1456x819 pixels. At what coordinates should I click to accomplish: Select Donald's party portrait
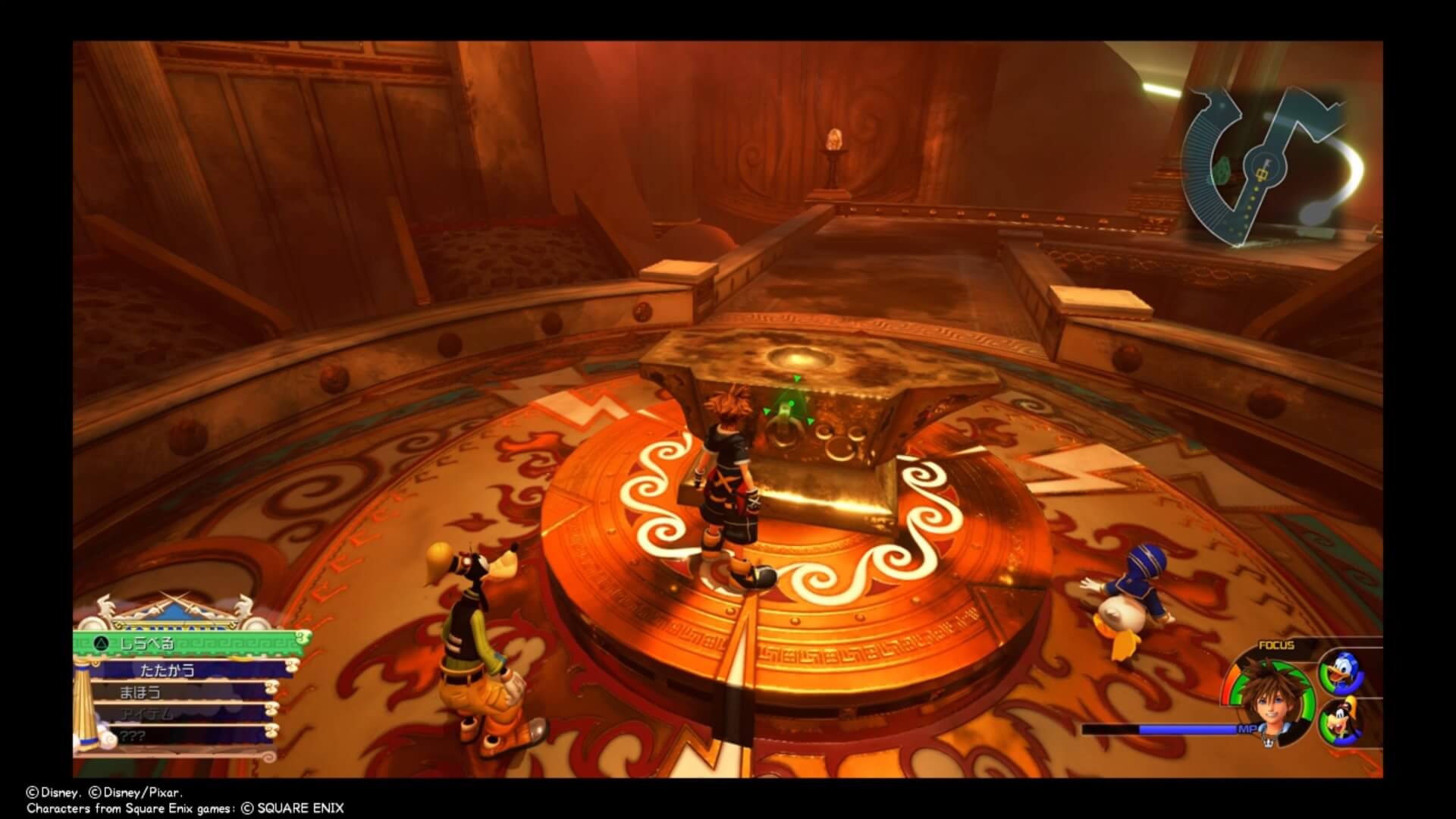pyautogui.click(x=1341, y=673)
